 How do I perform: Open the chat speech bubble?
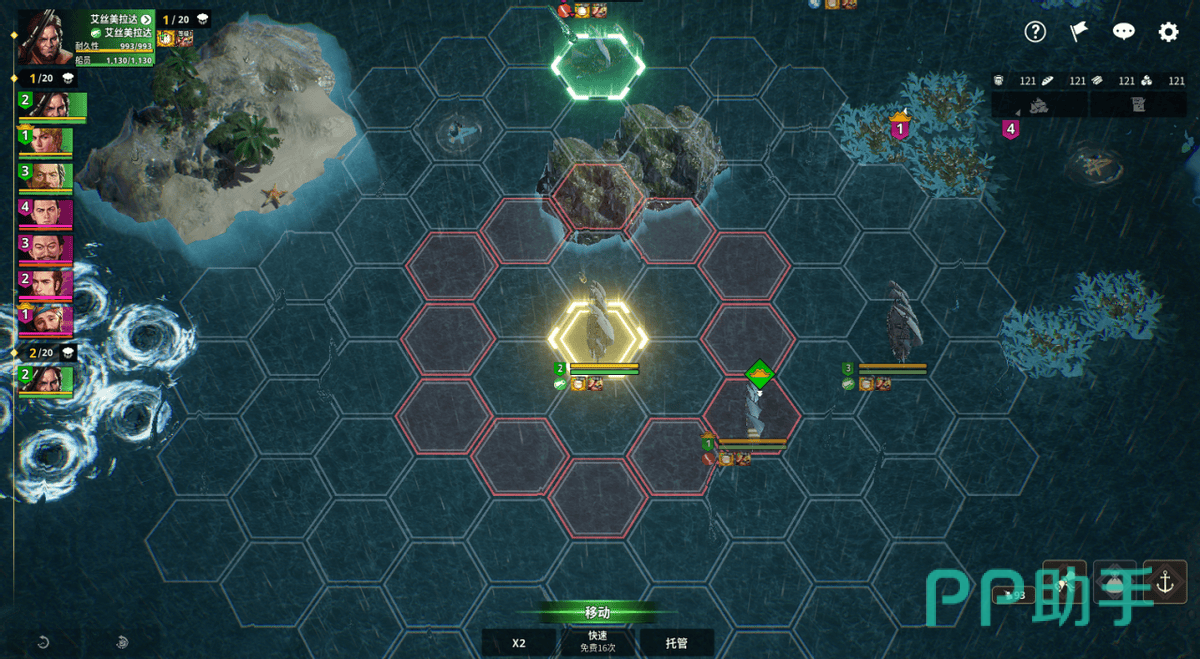click(1123, 32)
